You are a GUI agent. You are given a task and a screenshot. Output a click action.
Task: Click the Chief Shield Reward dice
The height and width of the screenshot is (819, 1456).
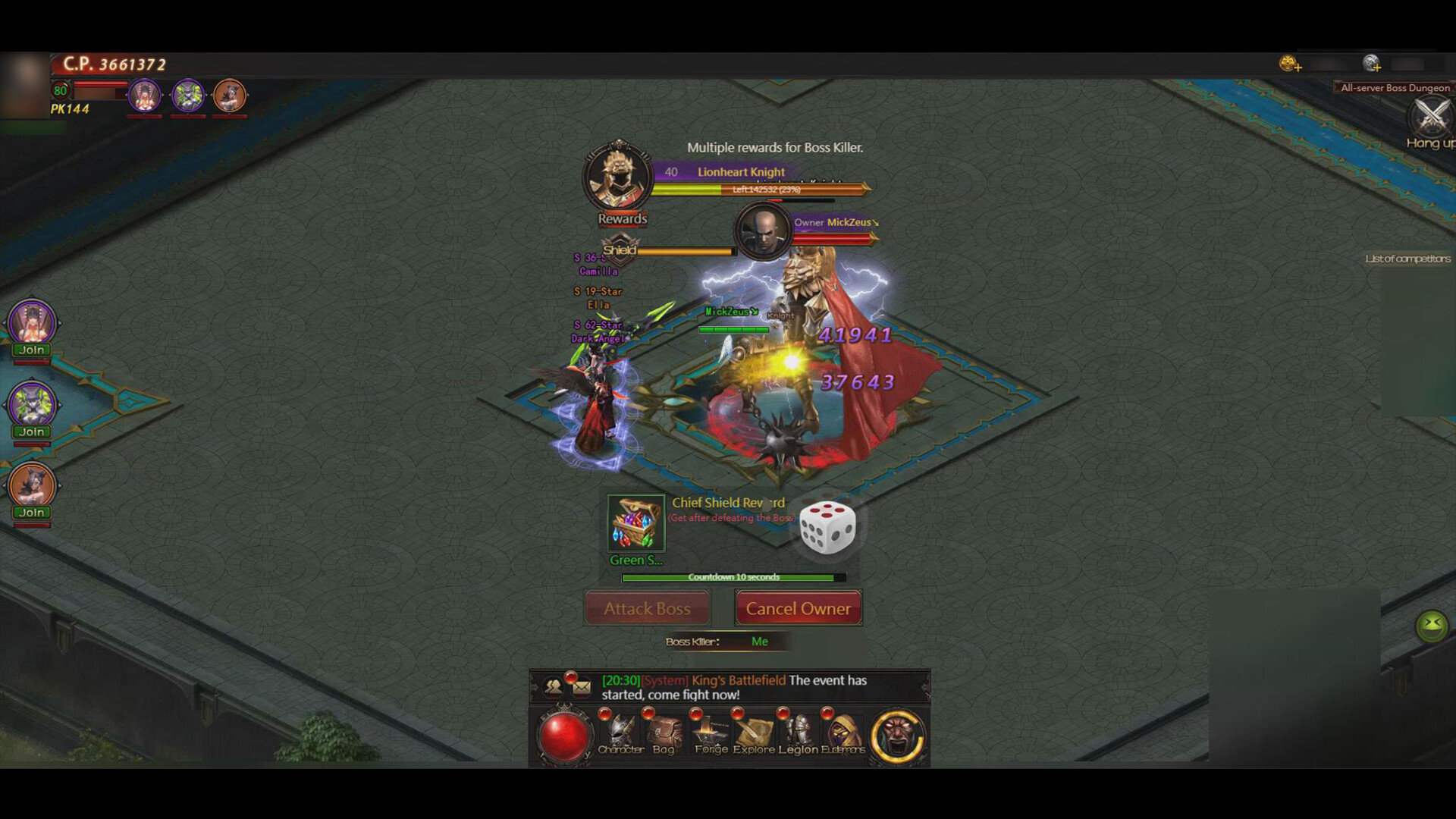827,527
